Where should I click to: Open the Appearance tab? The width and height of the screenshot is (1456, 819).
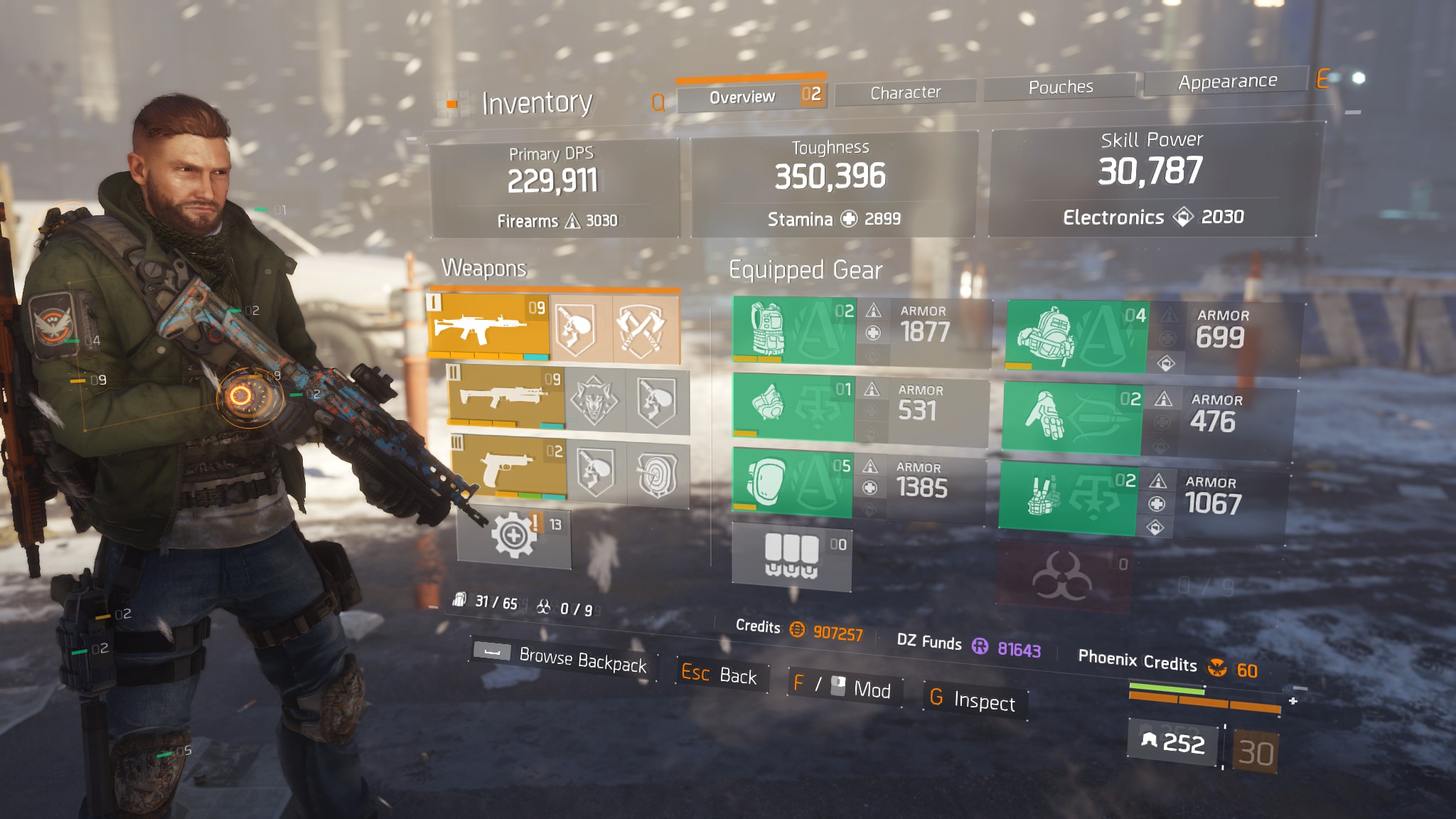[1227, 81]
